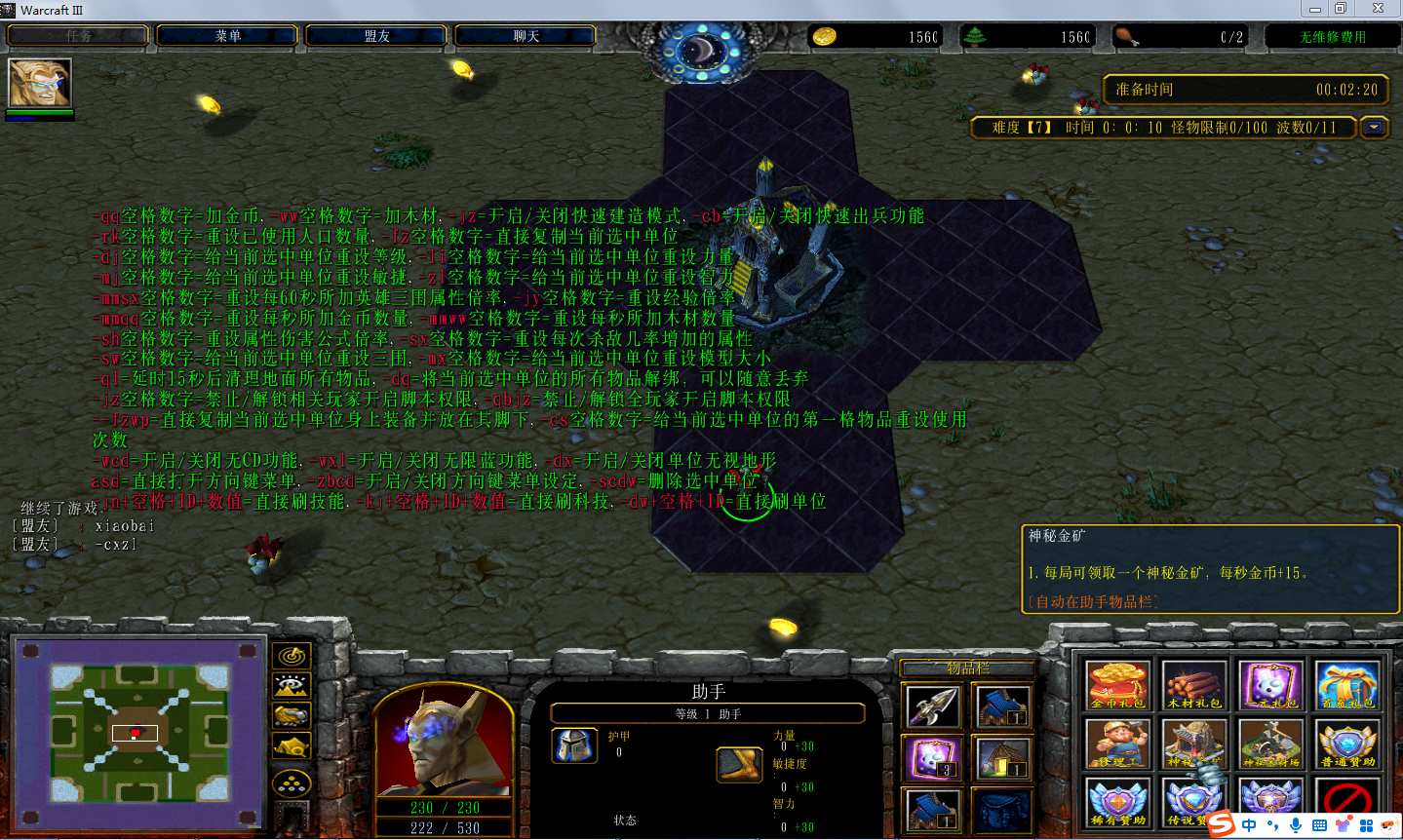Open the 聊天 chat log
This screenshot has width=1403, height=840.
pos(526,36)
